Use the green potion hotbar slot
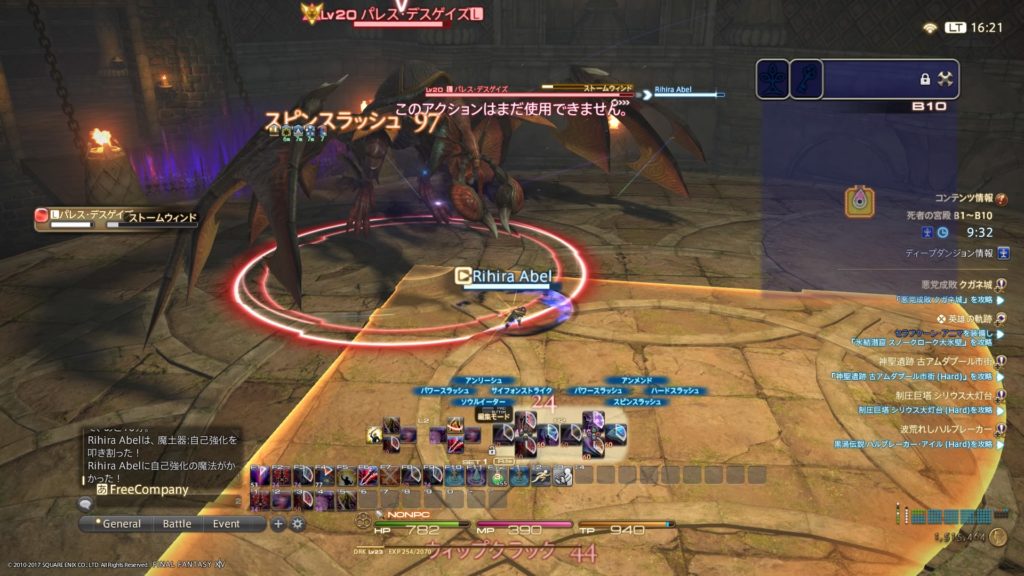This screenshot has width=1024, height=576. pos(497,477)
